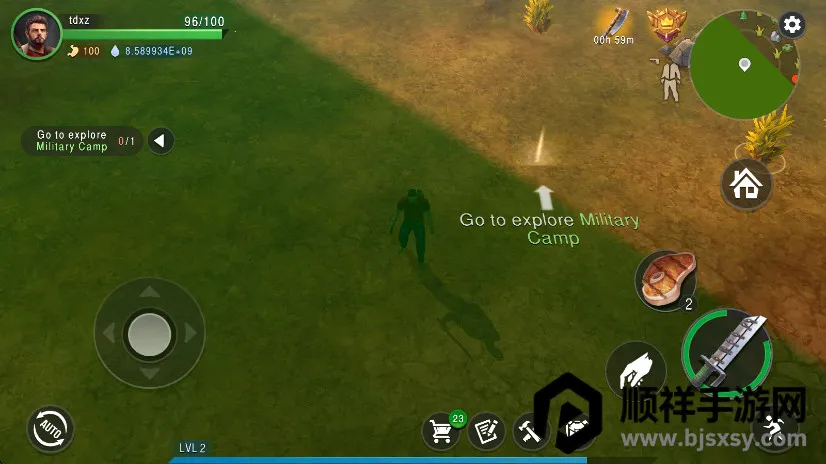Open the notepad blueprint list icon
This screenshot has height=464, width=826.
[486, 431]
